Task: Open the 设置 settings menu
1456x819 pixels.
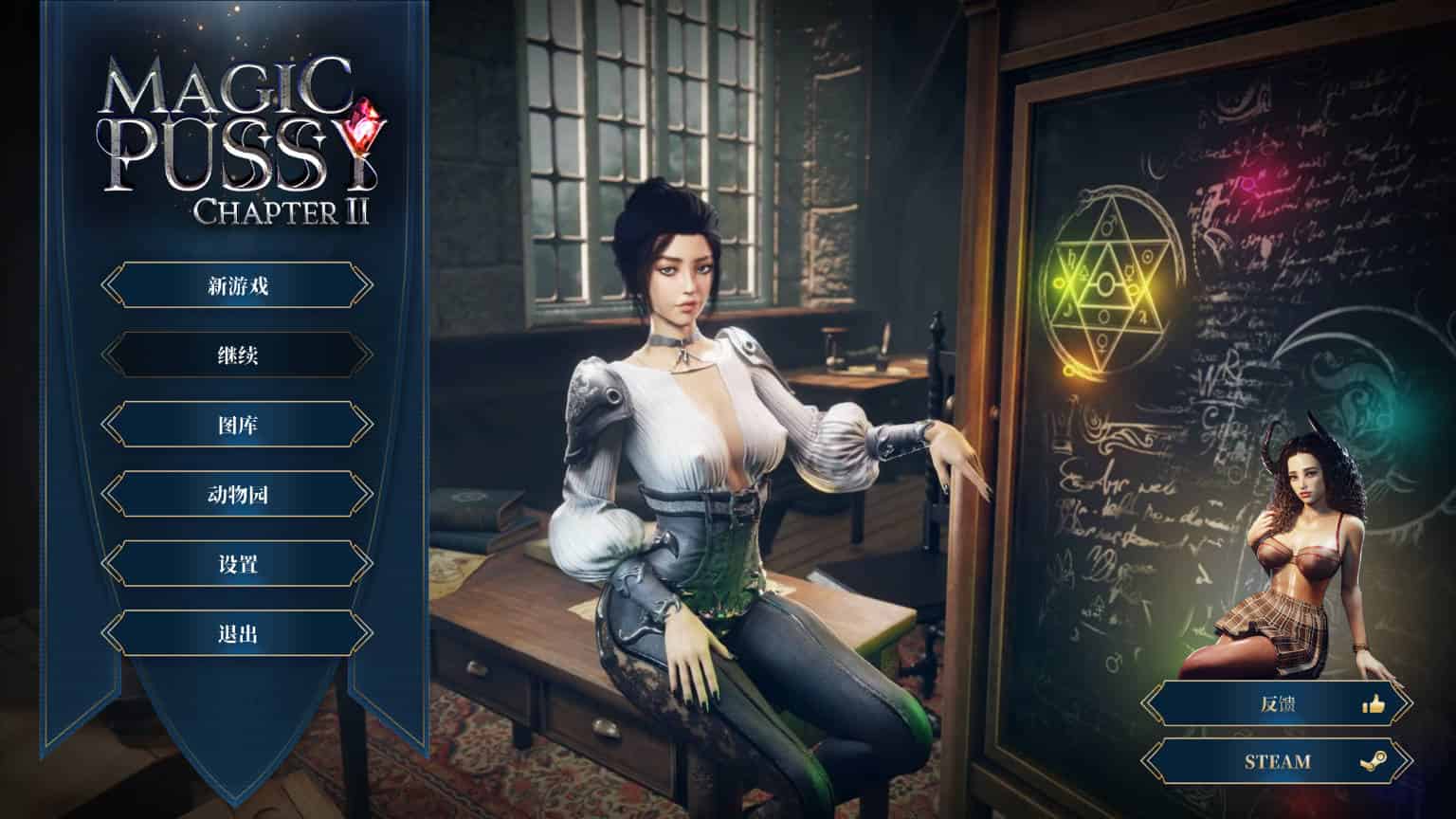Action: pyautogui.click(x=237, y=564)
